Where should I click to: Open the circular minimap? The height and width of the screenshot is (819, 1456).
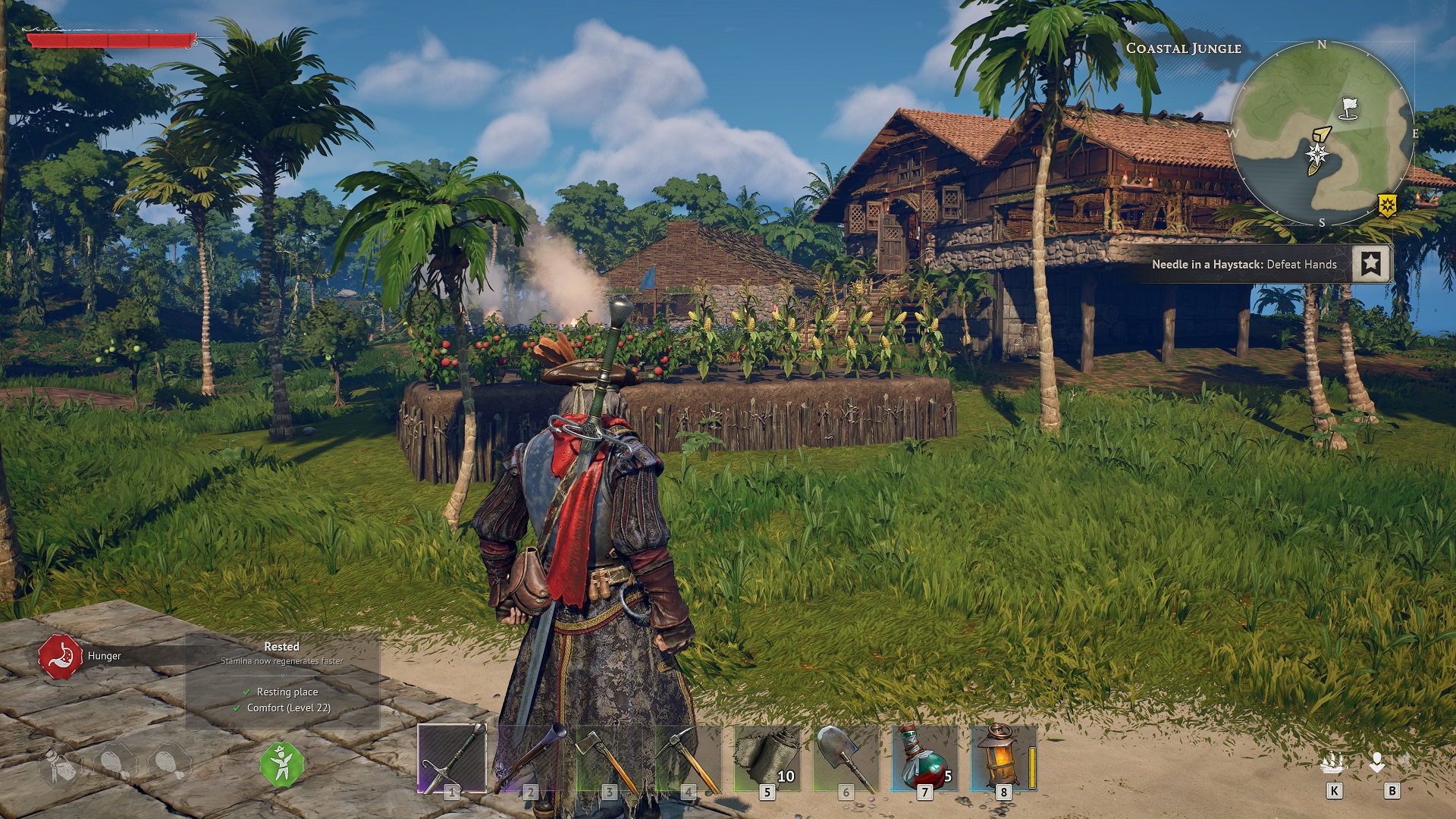coord(1322,133)
